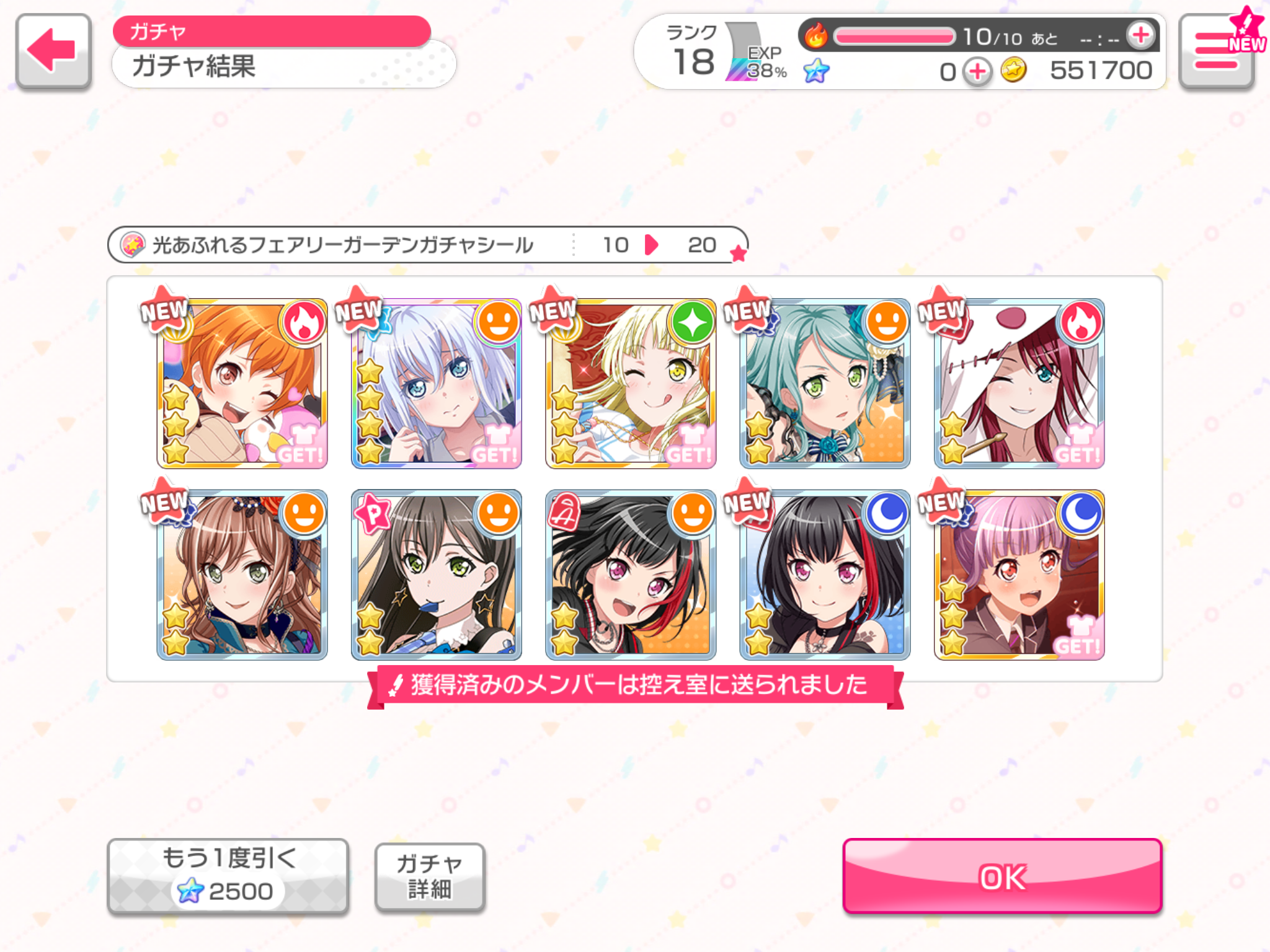Select the card with the pink P badge
1270x952 pixels.
point(436,575)
